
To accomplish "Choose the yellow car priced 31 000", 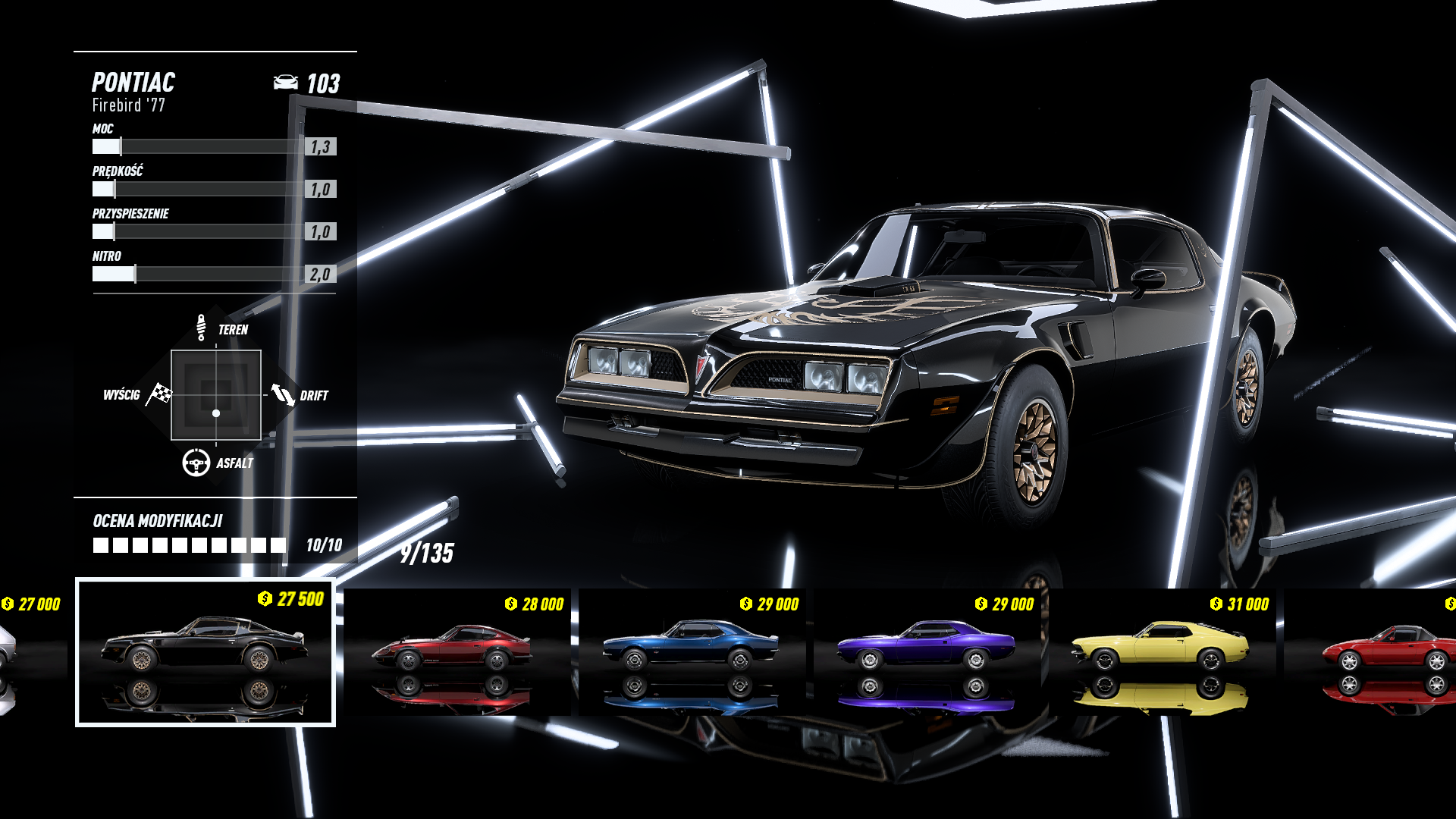I will pyautogui.click(x=1161, y=652).
